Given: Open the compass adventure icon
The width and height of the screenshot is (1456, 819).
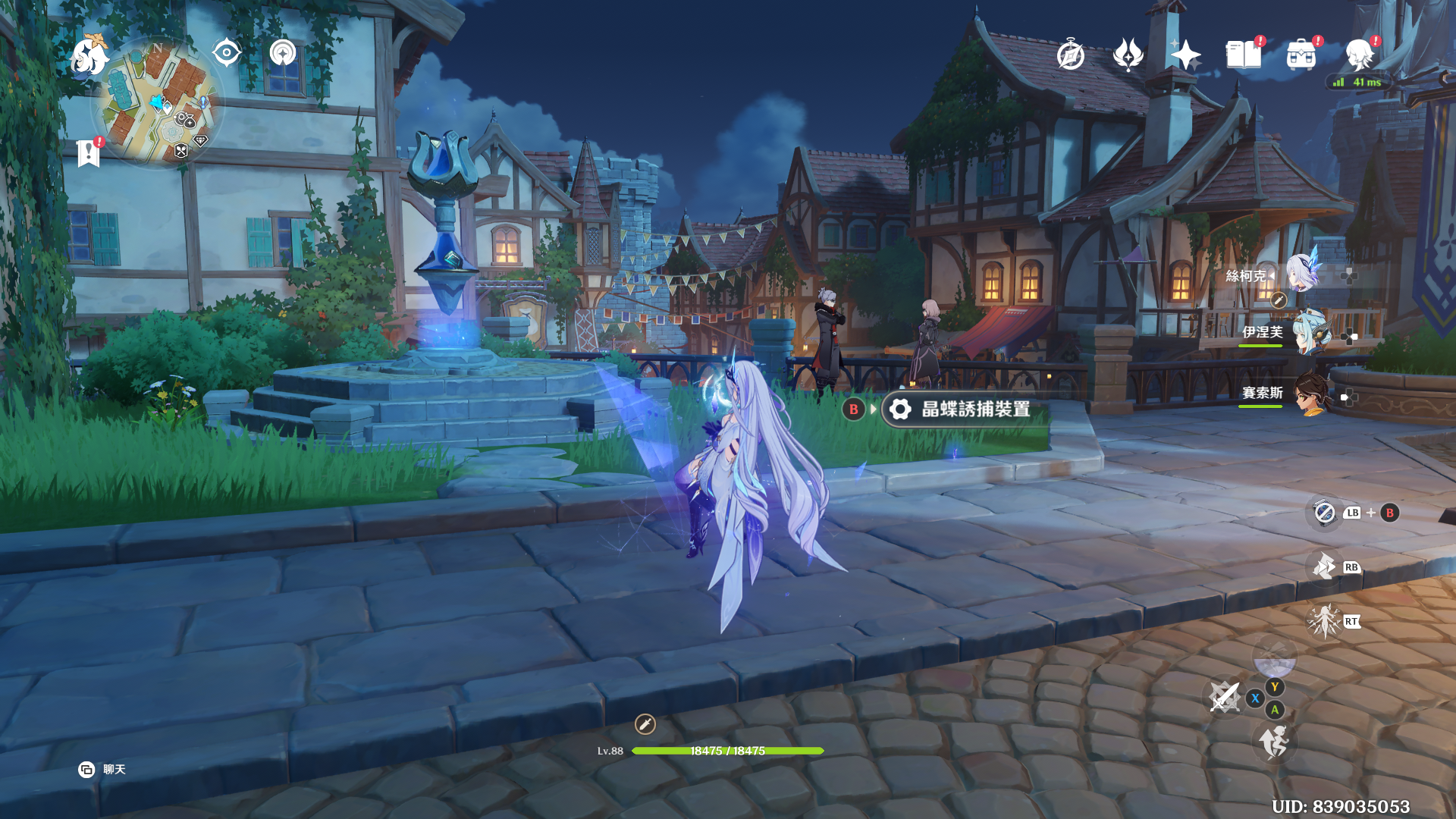Looking at the screenshot, I should (x=1070, y=55).
